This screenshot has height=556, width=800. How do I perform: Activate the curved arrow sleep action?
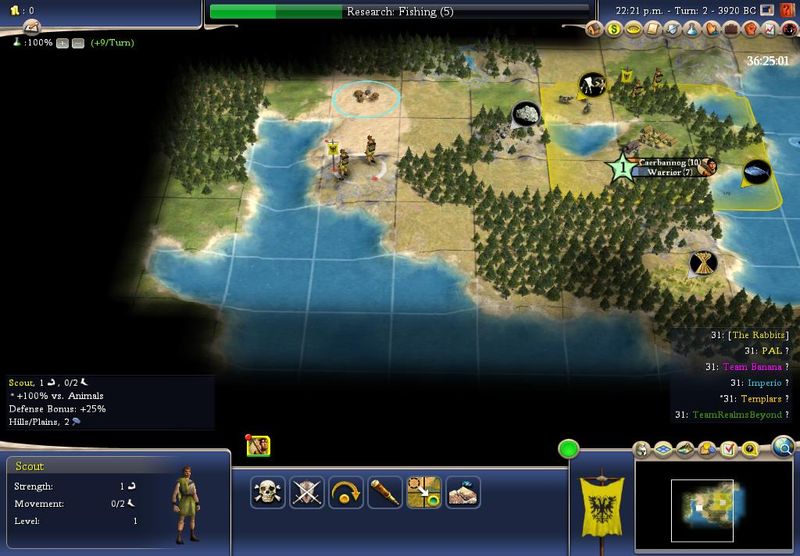click(x=345, y=492)
